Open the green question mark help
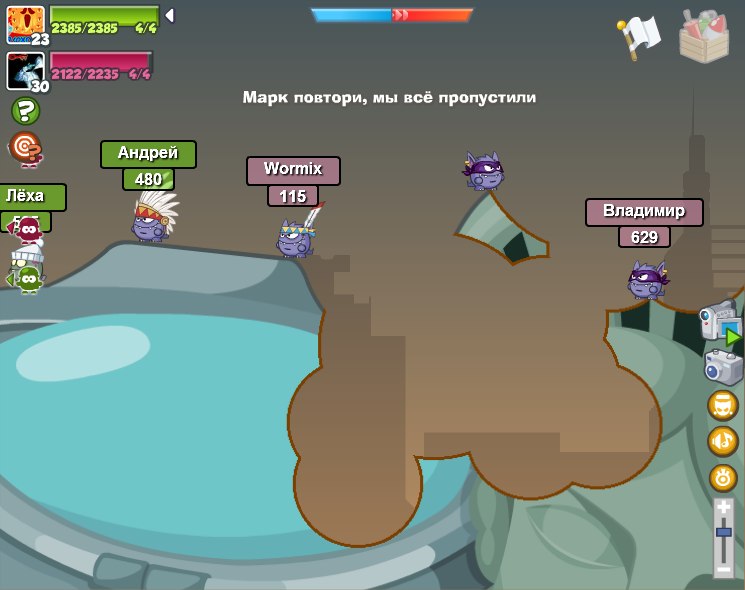This screenshot has height=590, width=745. 25,111
